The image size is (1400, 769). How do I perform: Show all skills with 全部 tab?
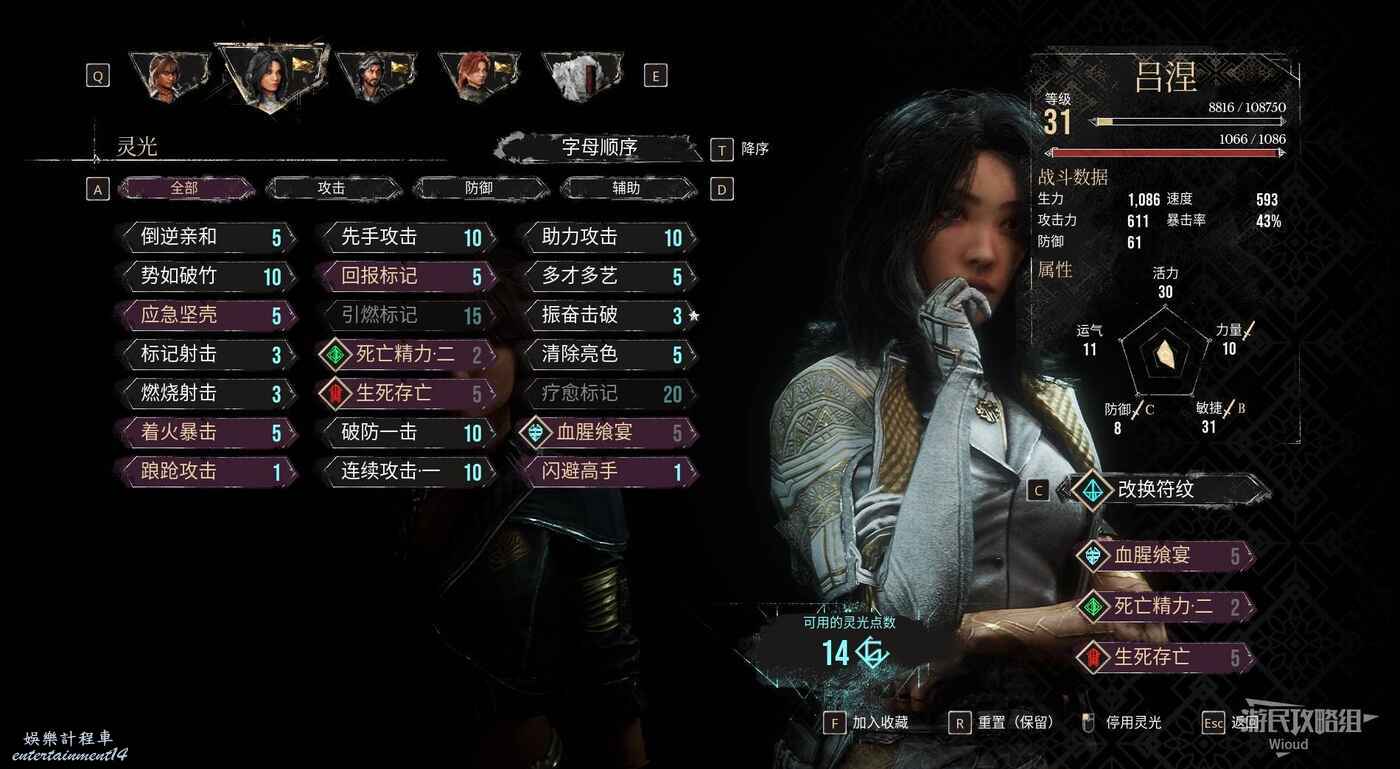pyautogui.click(x=185, y=188)
